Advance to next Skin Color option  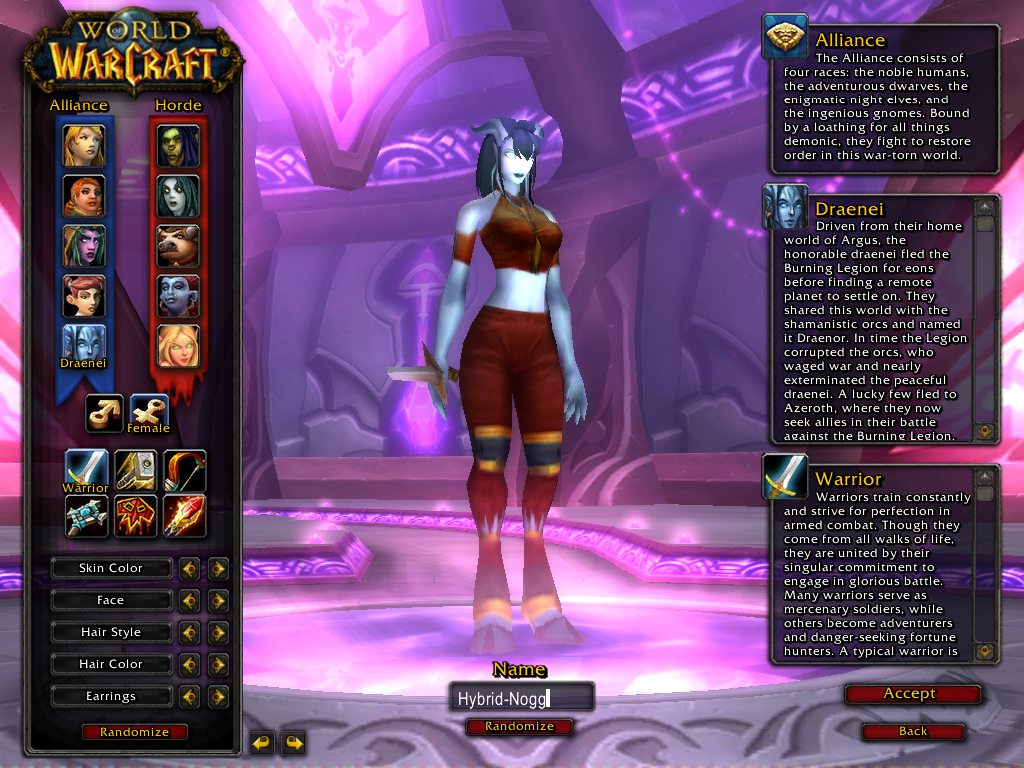218,568
